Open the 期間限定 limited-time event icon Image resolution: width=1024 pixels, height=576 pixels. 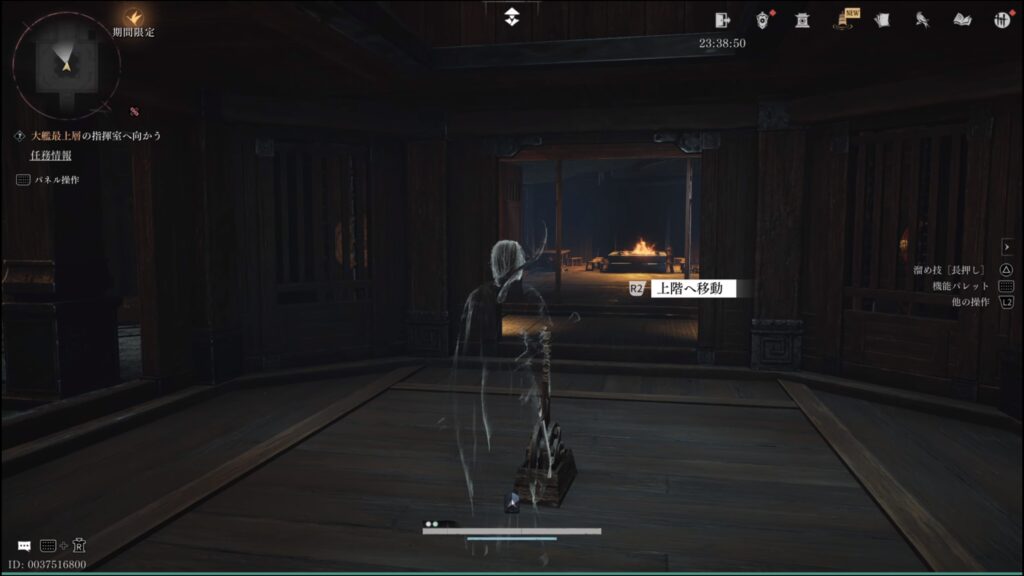pyautogui.click(x=133, y=18)
